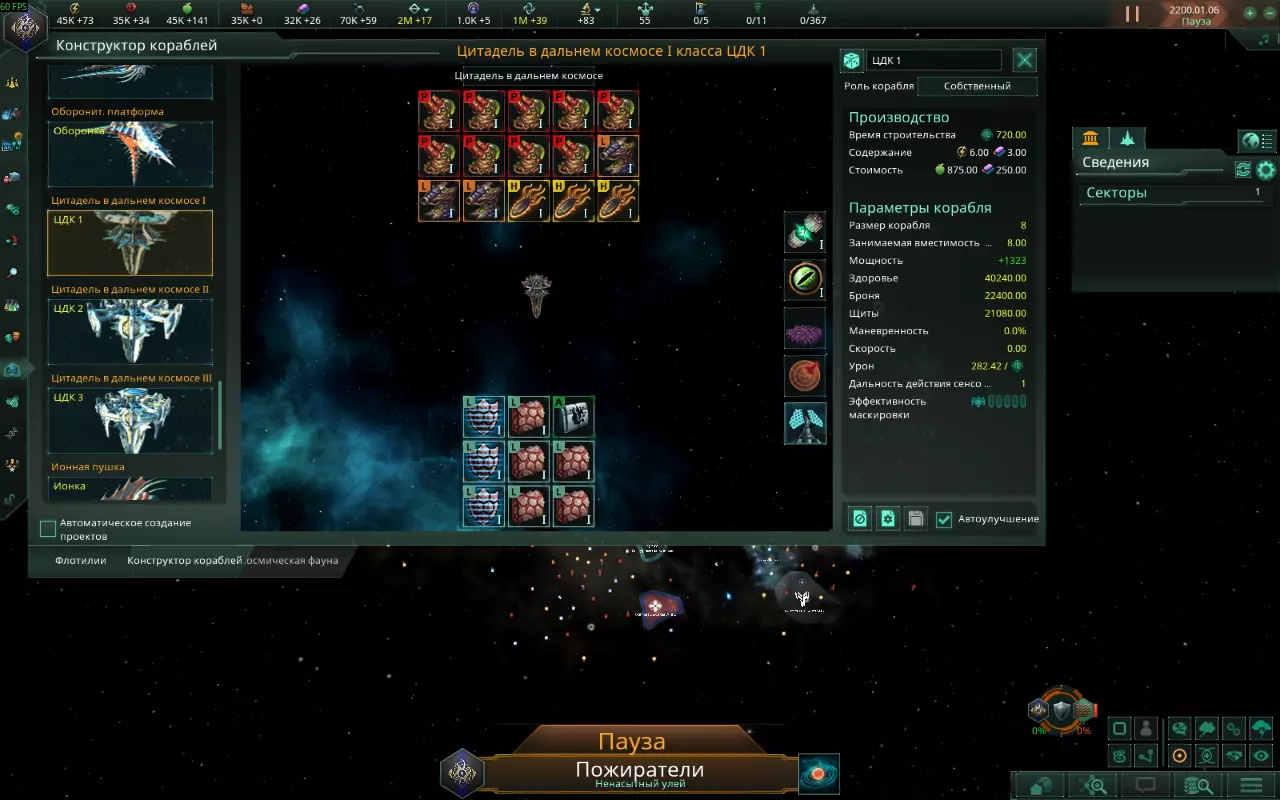Open the ship role dropdown Собственный
This screenshot has height=800, width=1280.
point(977,86)
